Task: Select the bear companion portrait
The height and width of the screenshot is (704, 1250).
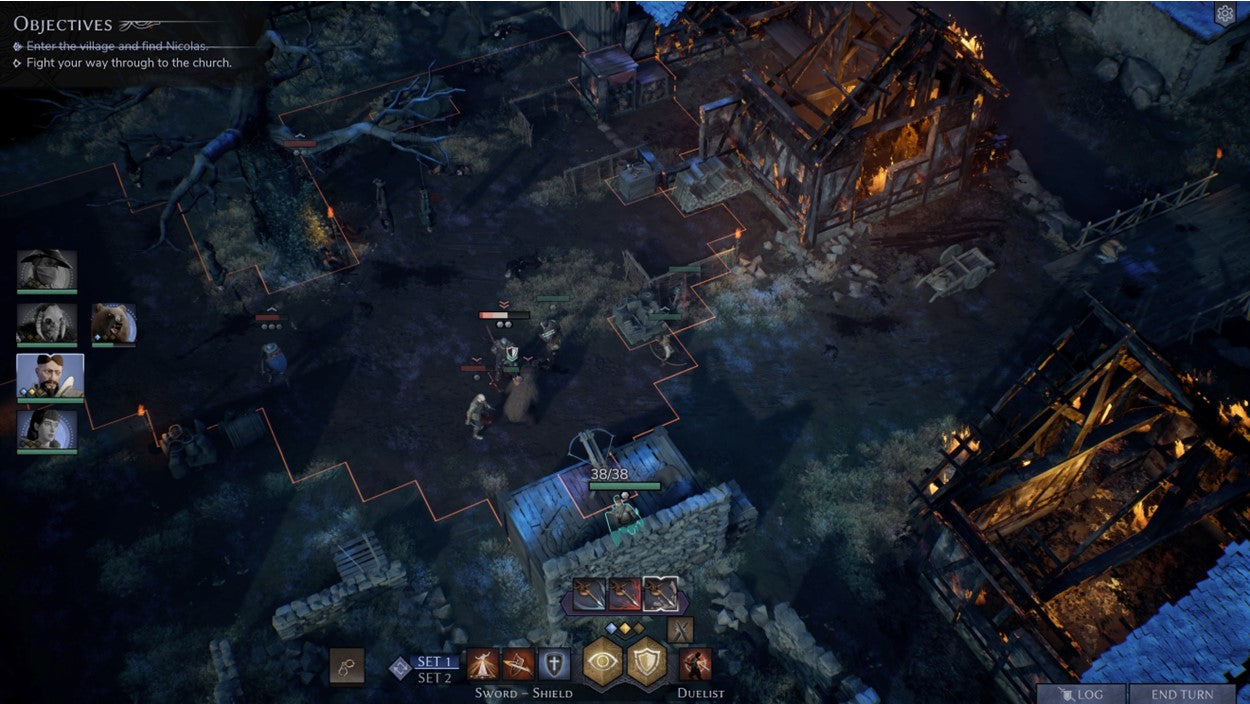Action: [113, 323]
